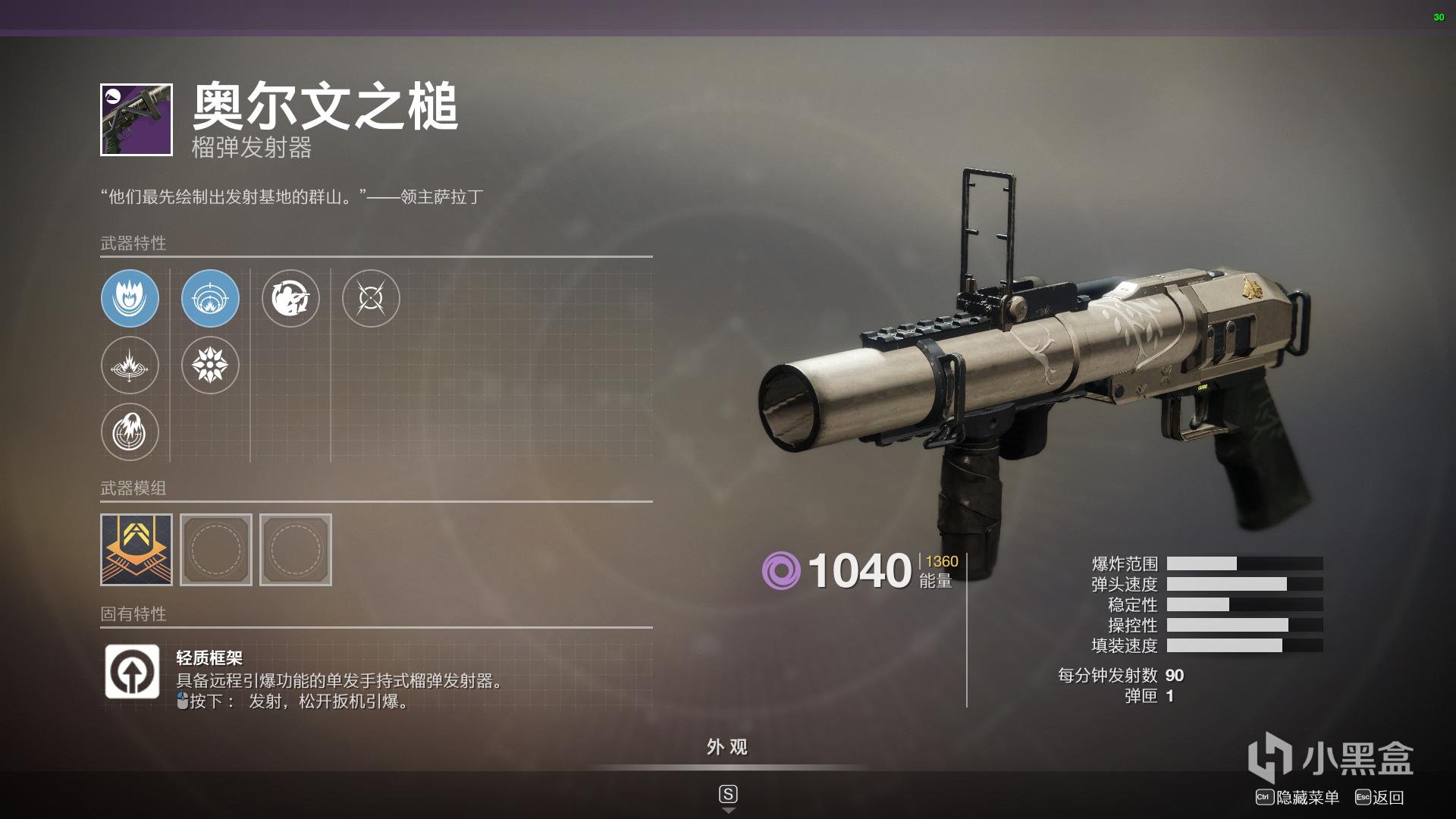This screenshot has height=819, width=1456.
Task: Select the bottom grenade perk in the first column
Action: click(130, 432)
